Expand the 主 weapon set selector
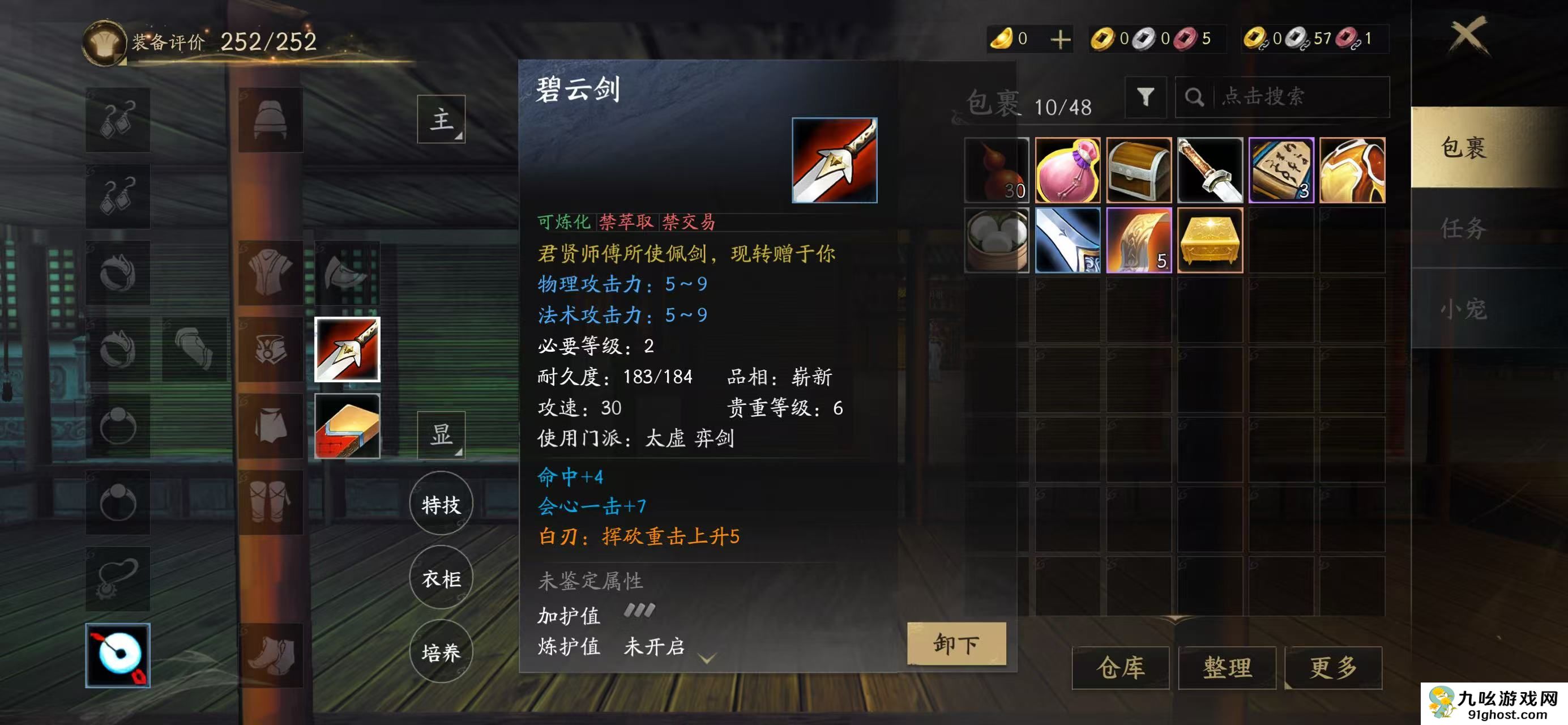This screenshot has height=725, width=1568. [x=441, y=120]
